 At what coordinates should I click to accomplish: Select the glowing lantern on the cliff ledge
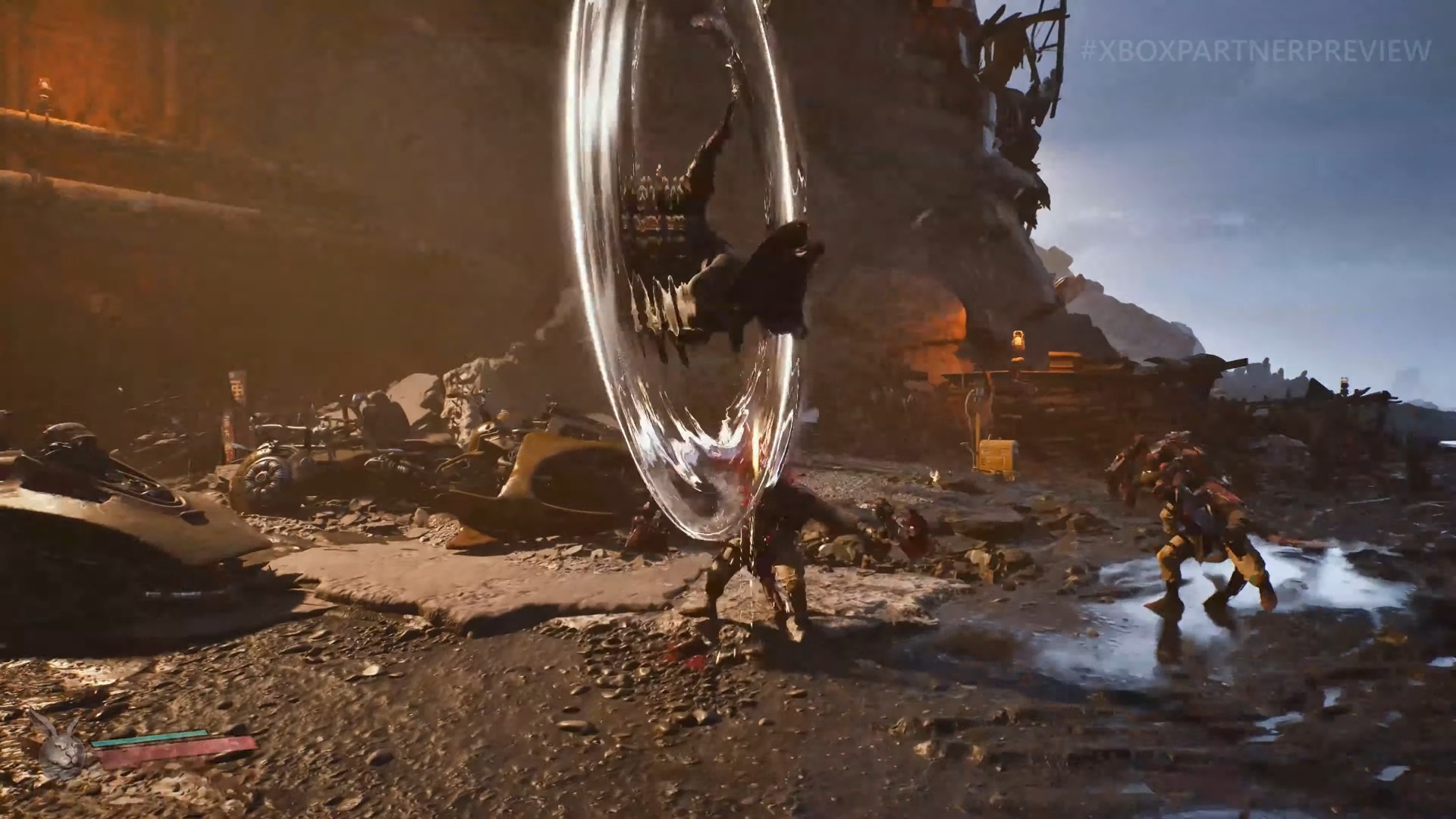(x=1018, y=341)
